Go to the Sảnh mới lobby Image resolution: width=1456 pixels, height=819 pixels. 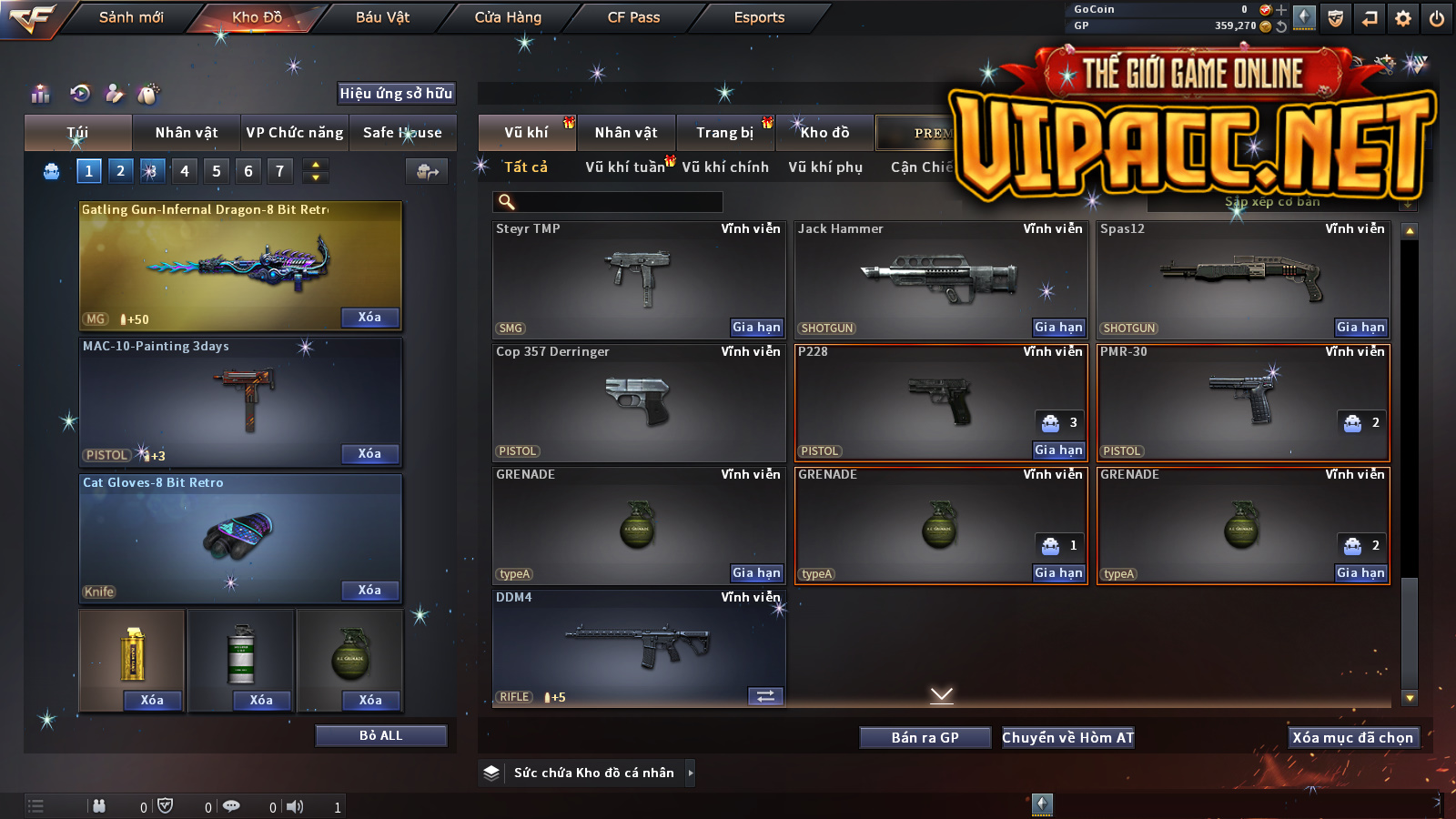point(131,17)
